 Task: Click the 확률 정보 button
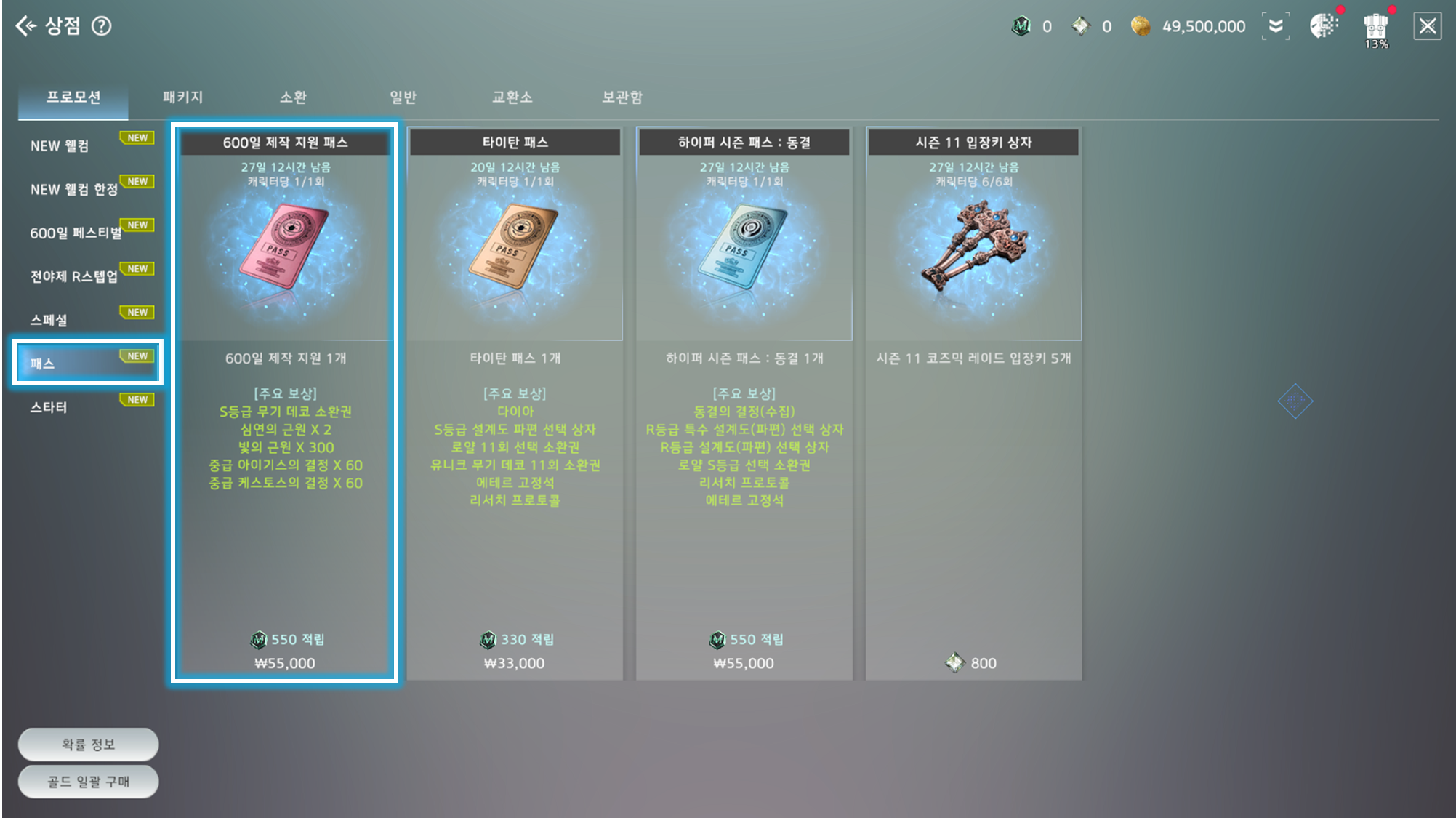(87, 744)
